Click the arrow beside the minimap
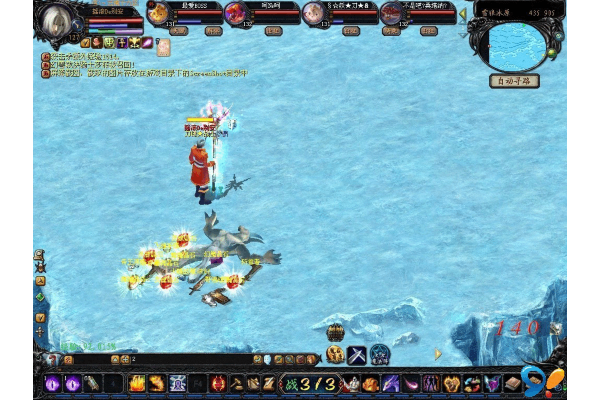600x400 pixels. [x=463, y=15]
